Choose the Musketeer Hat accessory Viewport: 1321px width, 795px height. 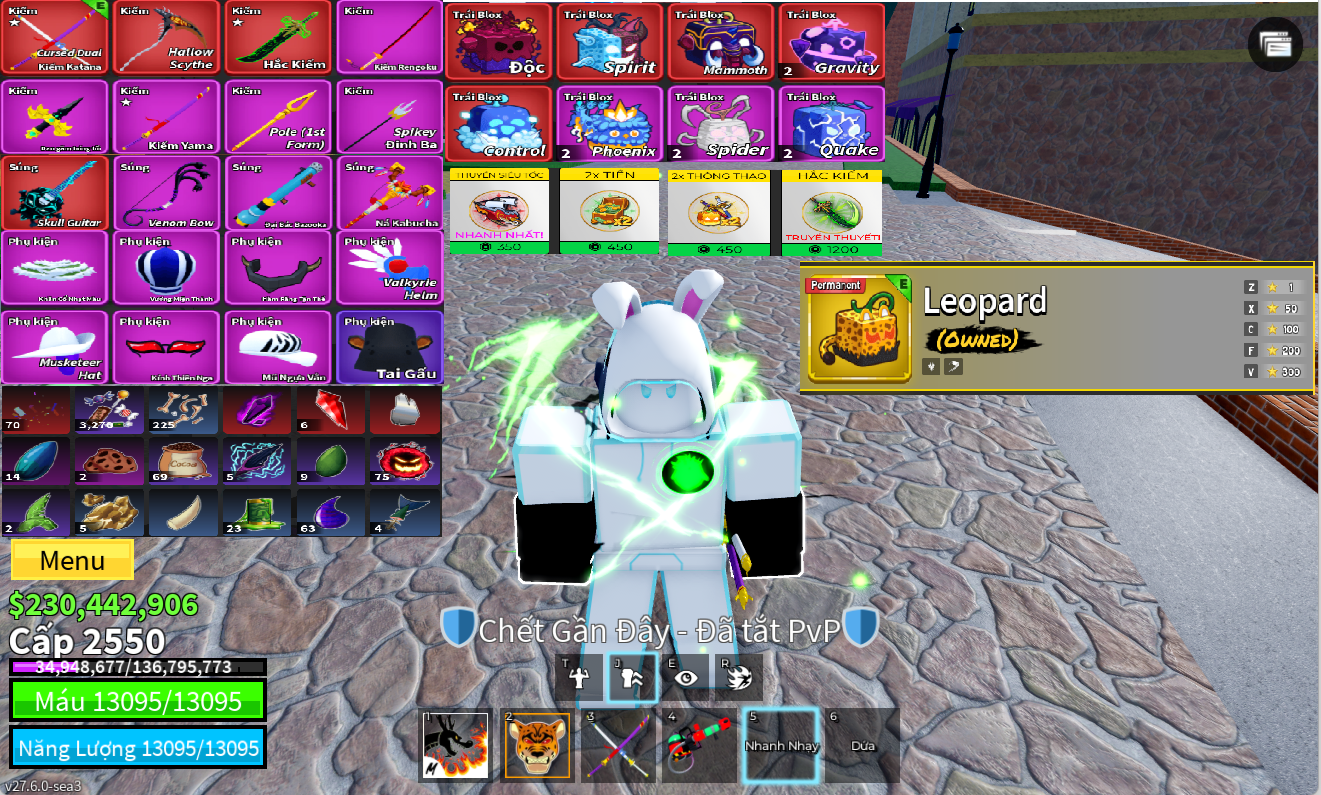(55, 348)
